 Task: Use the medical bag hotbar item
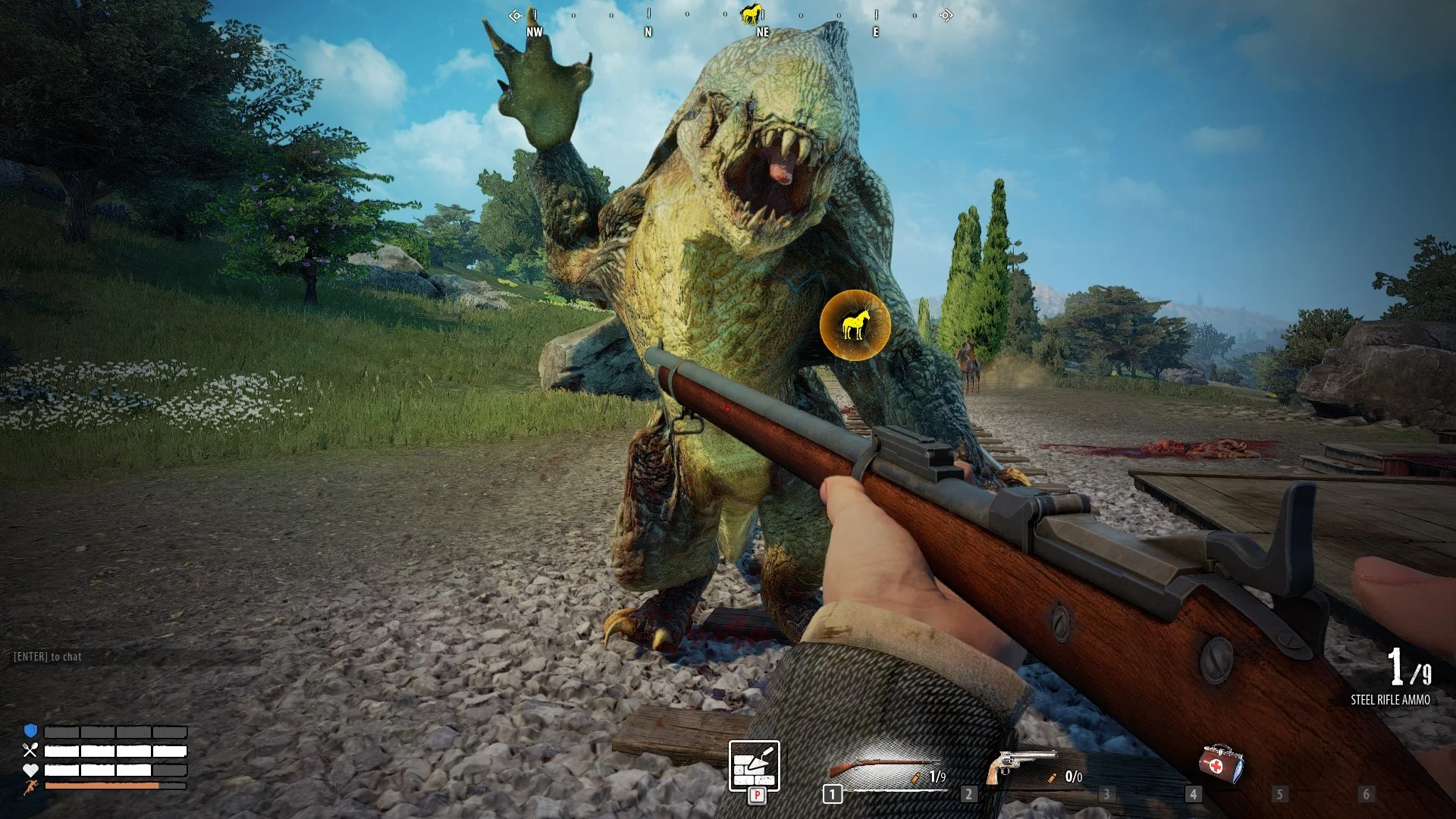(x=1220, y=763)
